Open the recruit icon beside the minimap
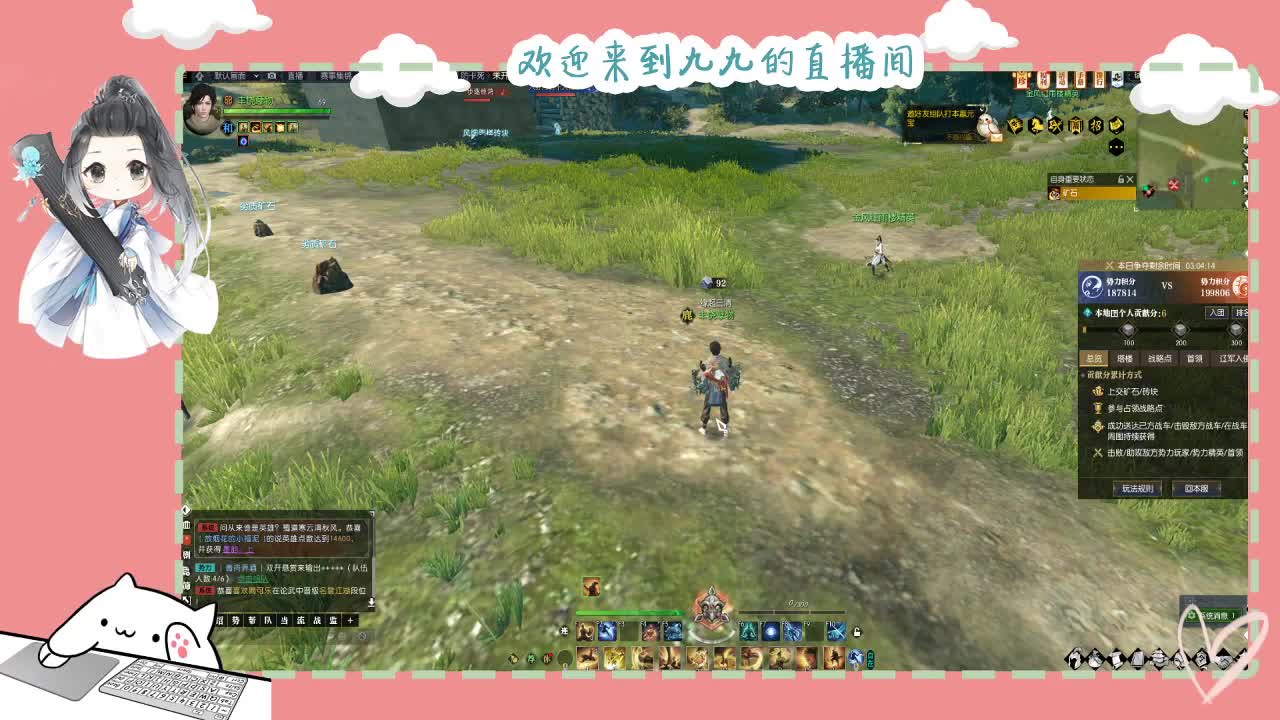Screen dimensions: 1280x720 point(1095,124)
